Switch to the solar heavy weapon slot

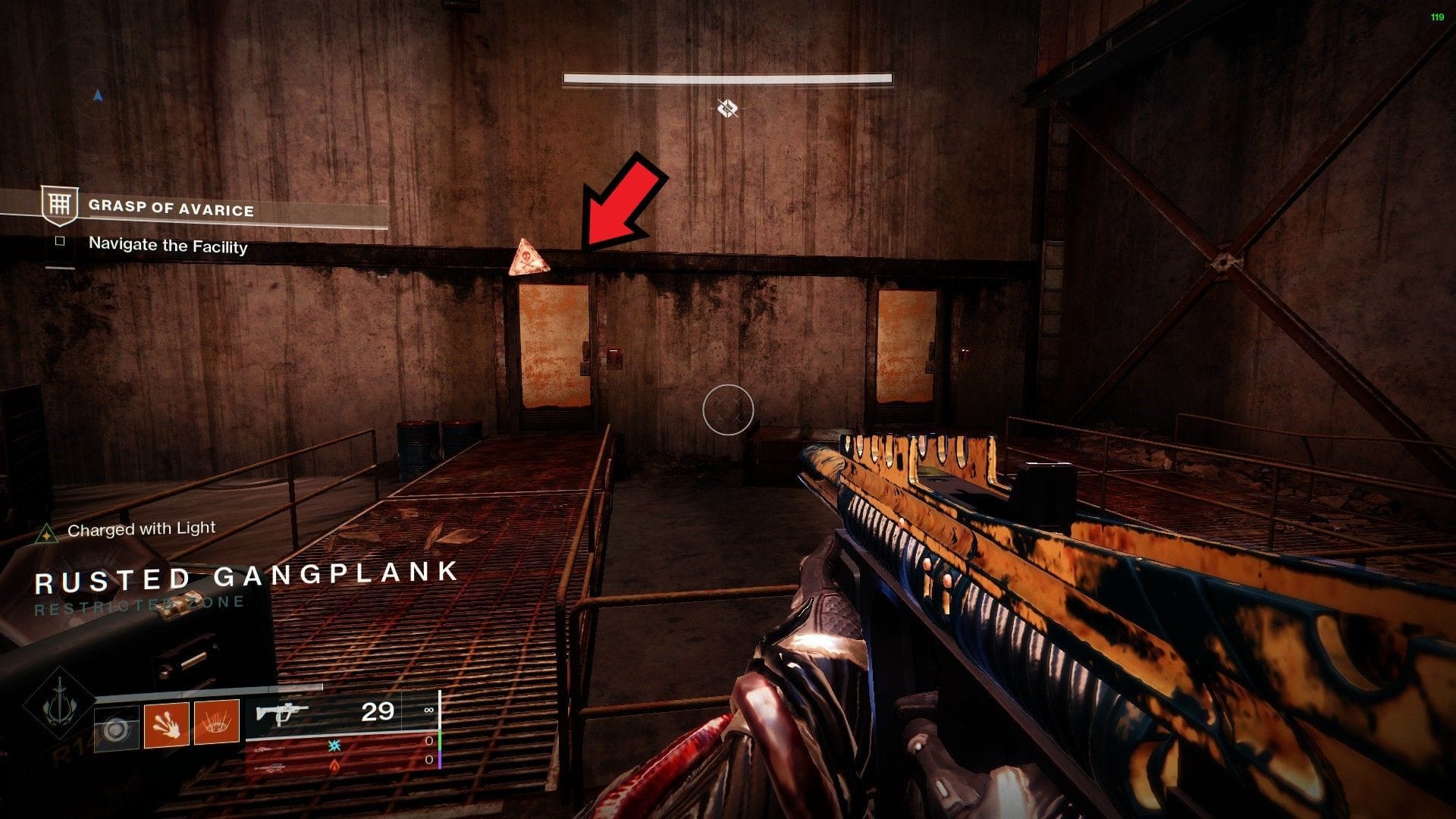pos(334,764)
